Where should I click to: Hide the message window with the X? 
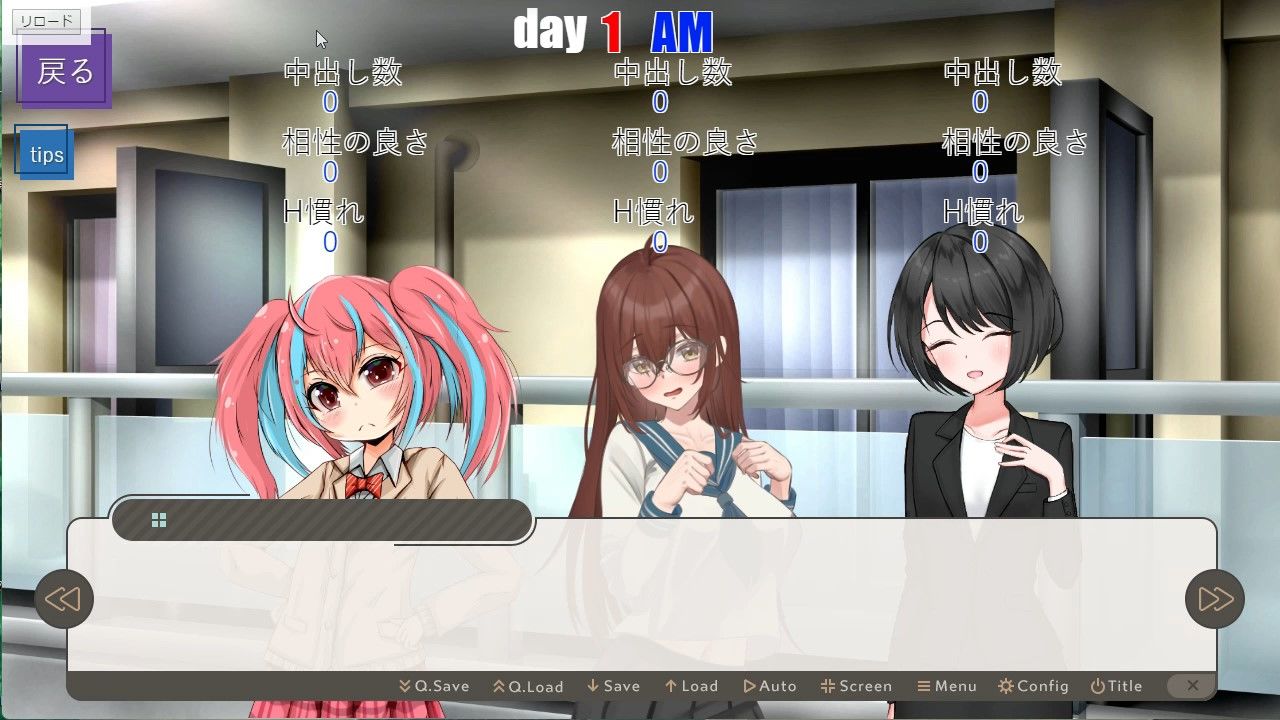[1191, 686]
